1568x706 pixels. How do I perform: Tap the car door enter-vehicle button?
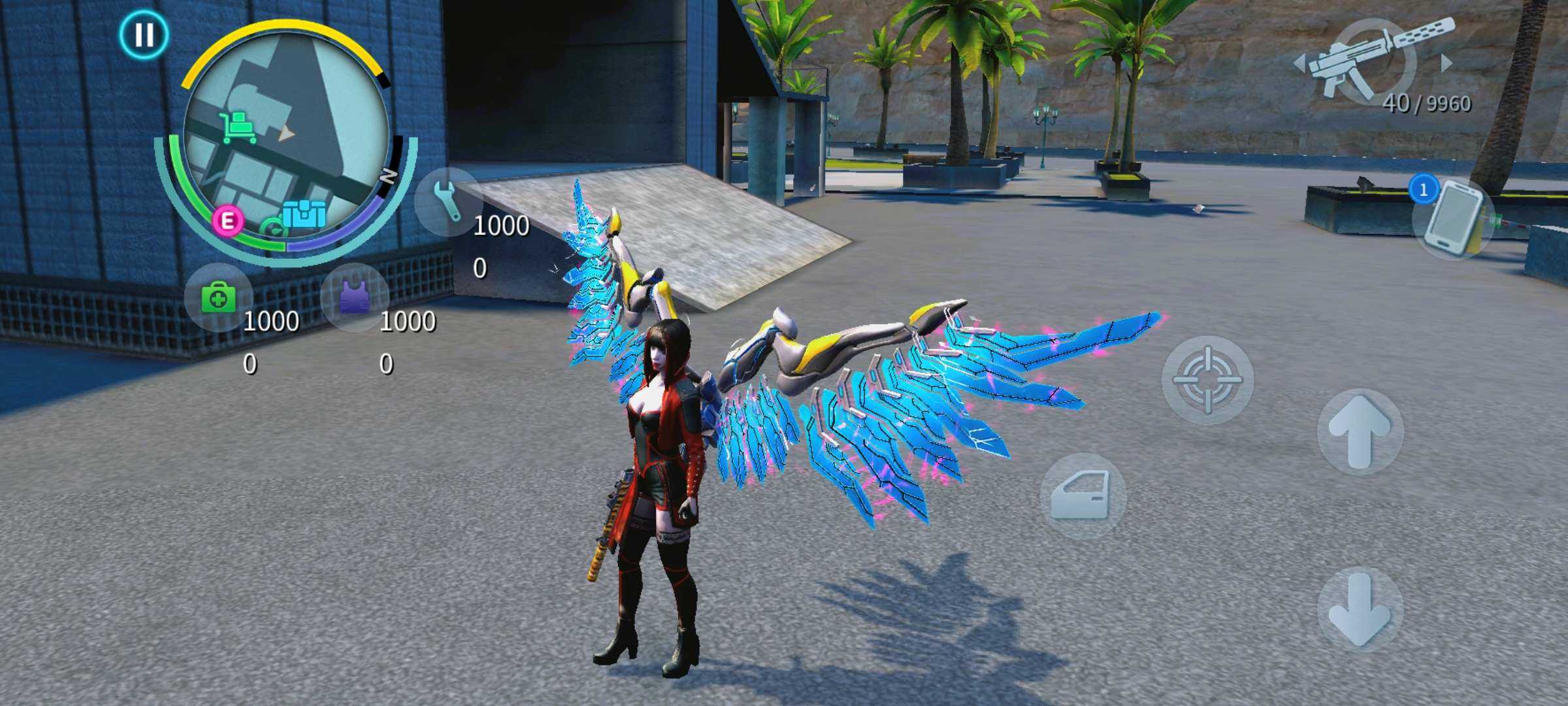(x=1083, y=496)
